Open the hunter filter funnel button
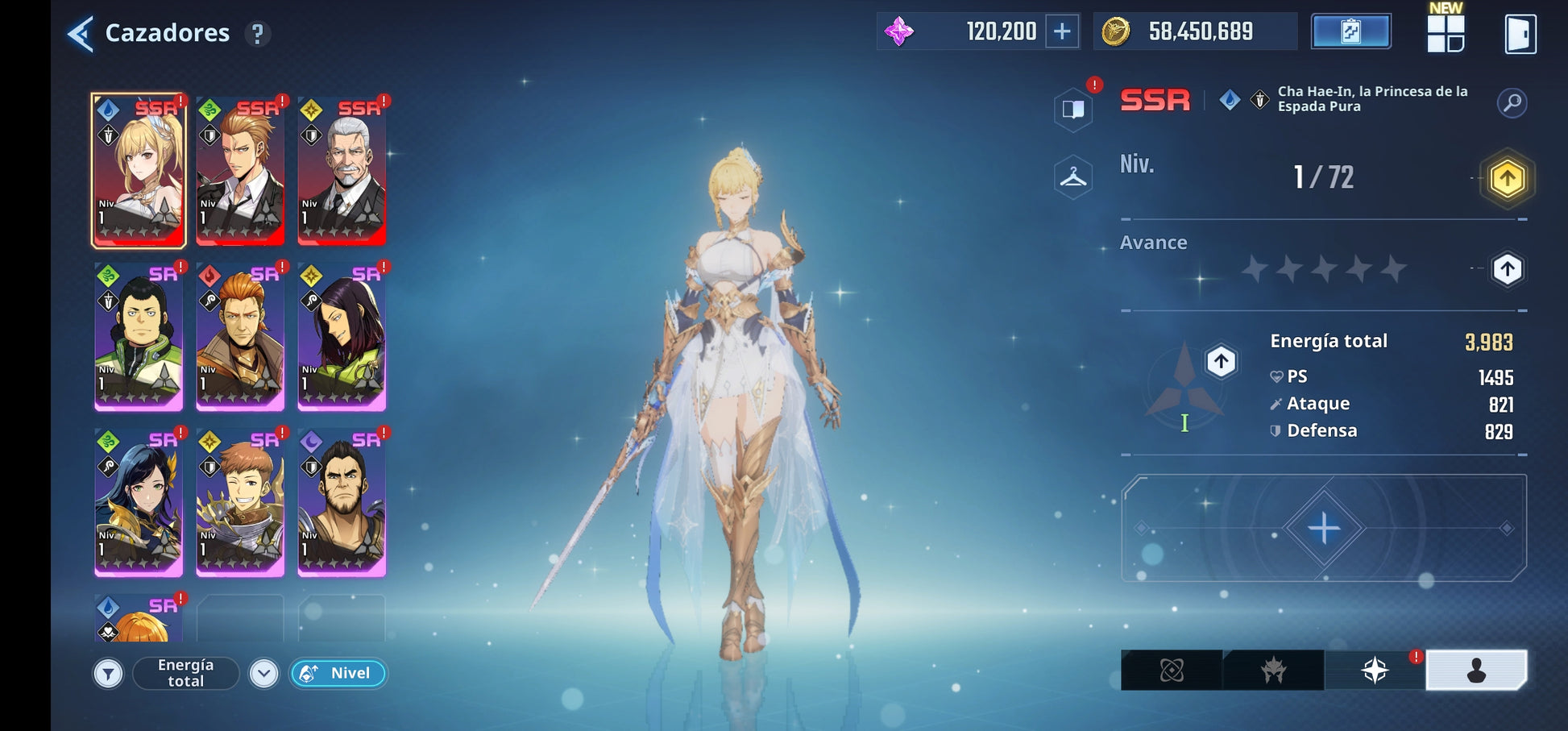Image resolution: width=1568 pixels, height=731 pixels. click(108, 673)
